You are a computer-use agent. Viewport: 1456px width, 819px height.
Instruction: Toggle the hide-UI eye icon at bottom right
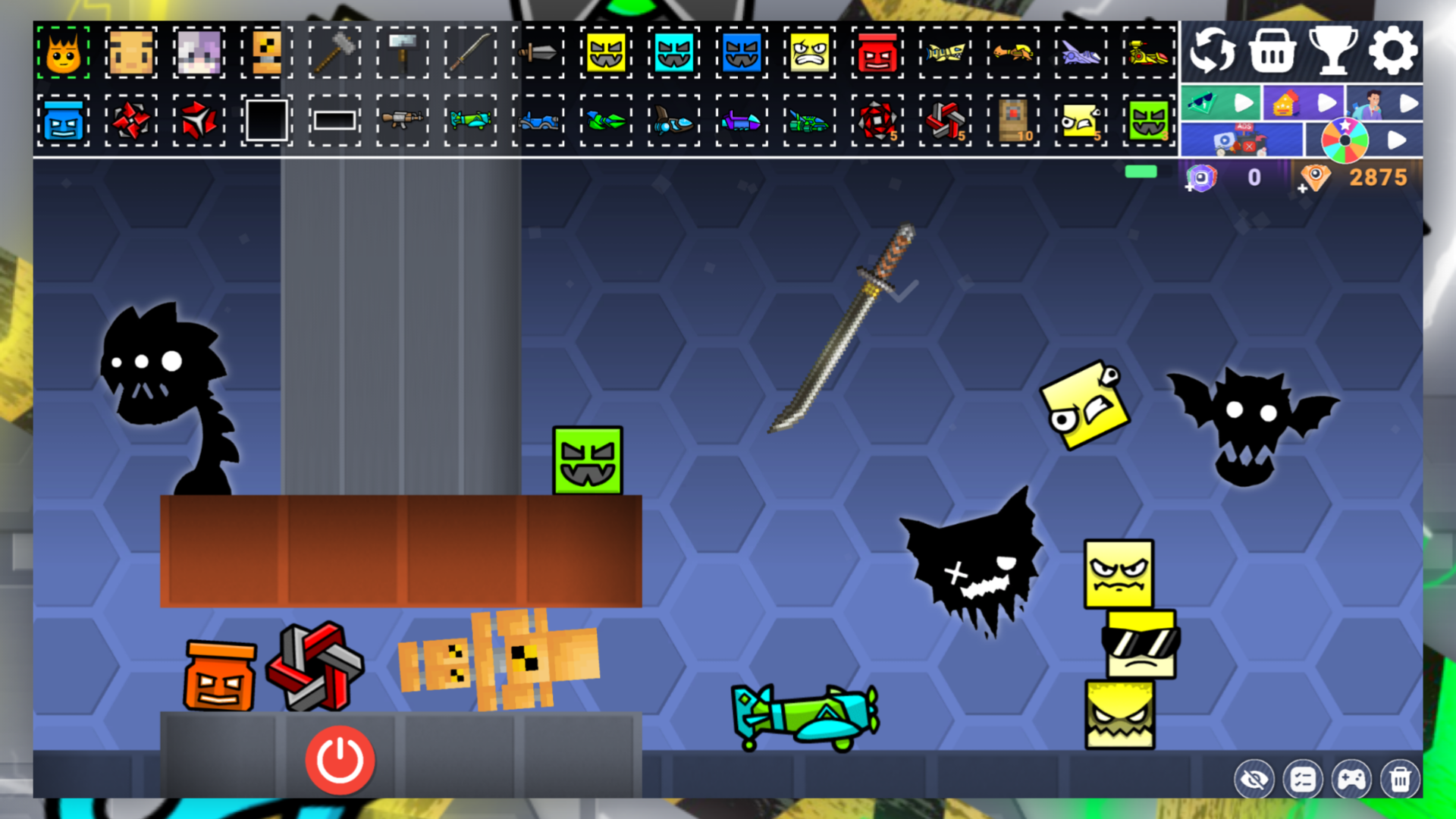click(x=1254, y=778)
